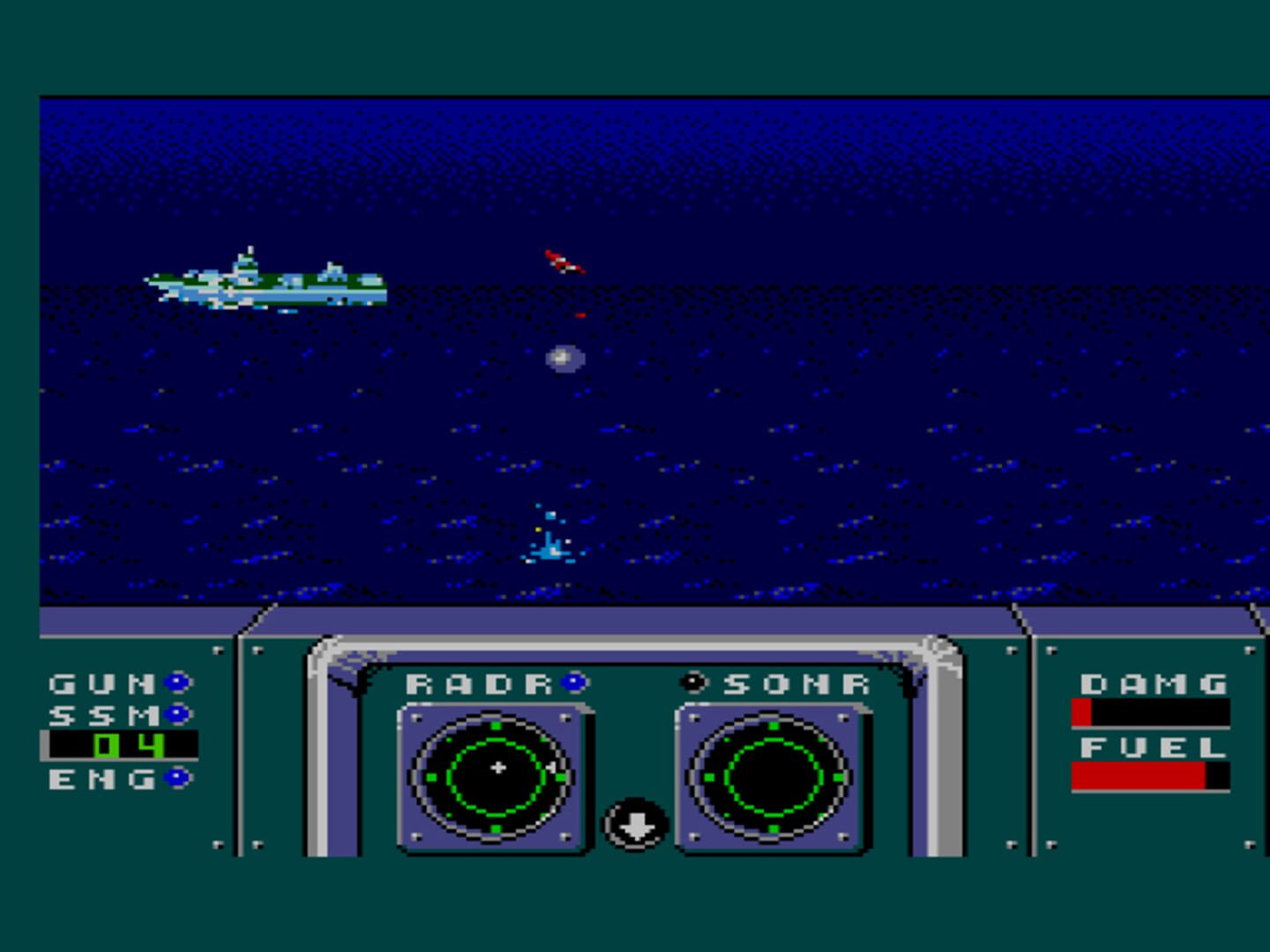
Task: Click the red aircraft above the water
Action: pyautogui.click(x=563, y=260)
